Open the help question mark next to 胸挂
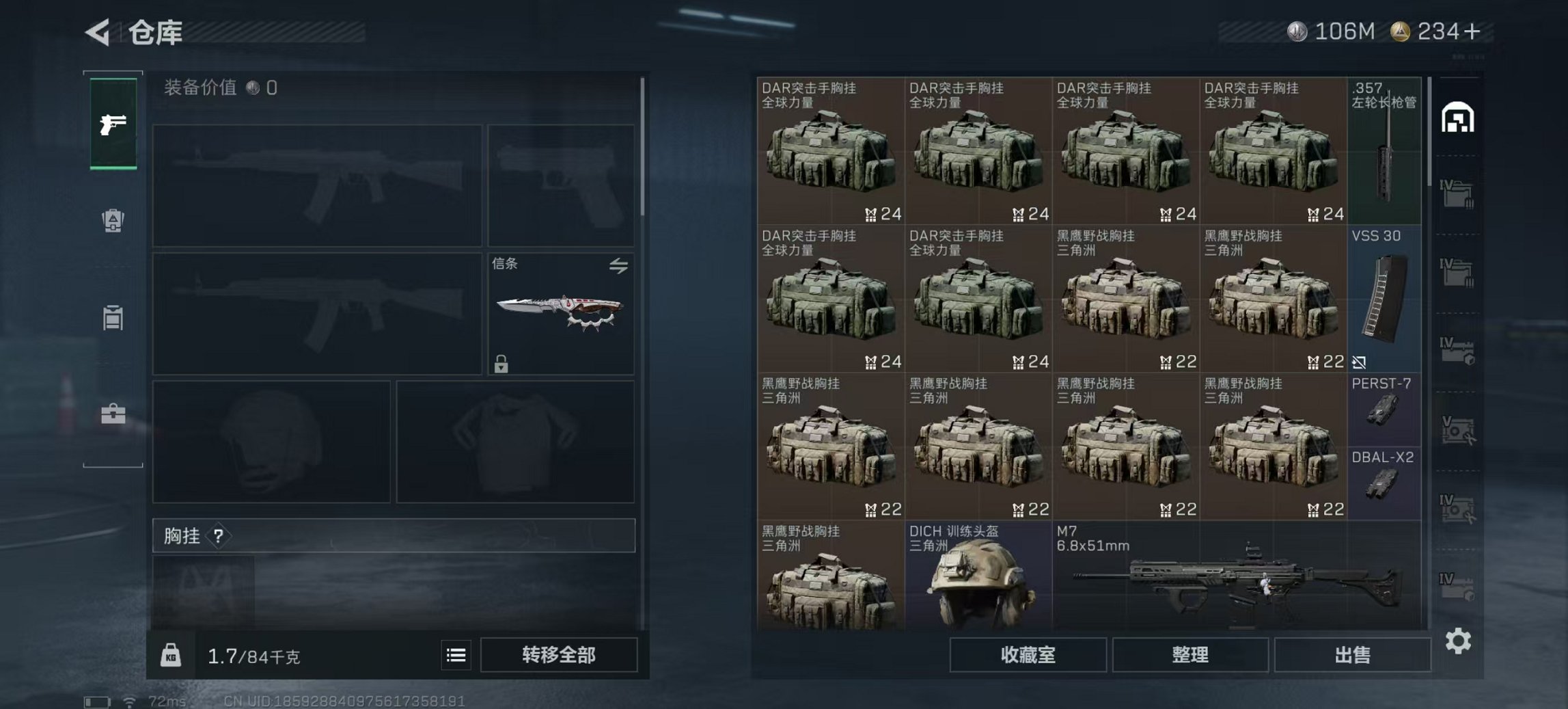 [217, 536]
